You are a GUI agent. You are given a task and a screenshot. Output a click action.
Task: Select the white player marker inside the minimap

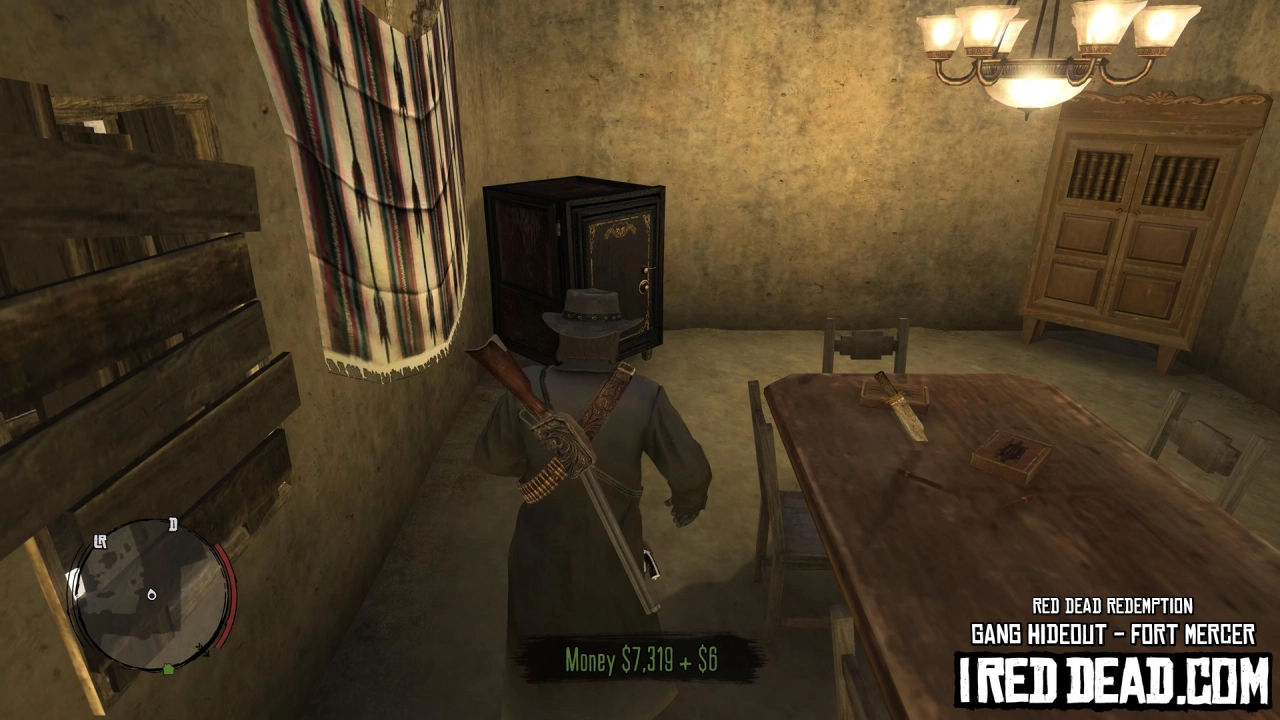coord(151,595)
